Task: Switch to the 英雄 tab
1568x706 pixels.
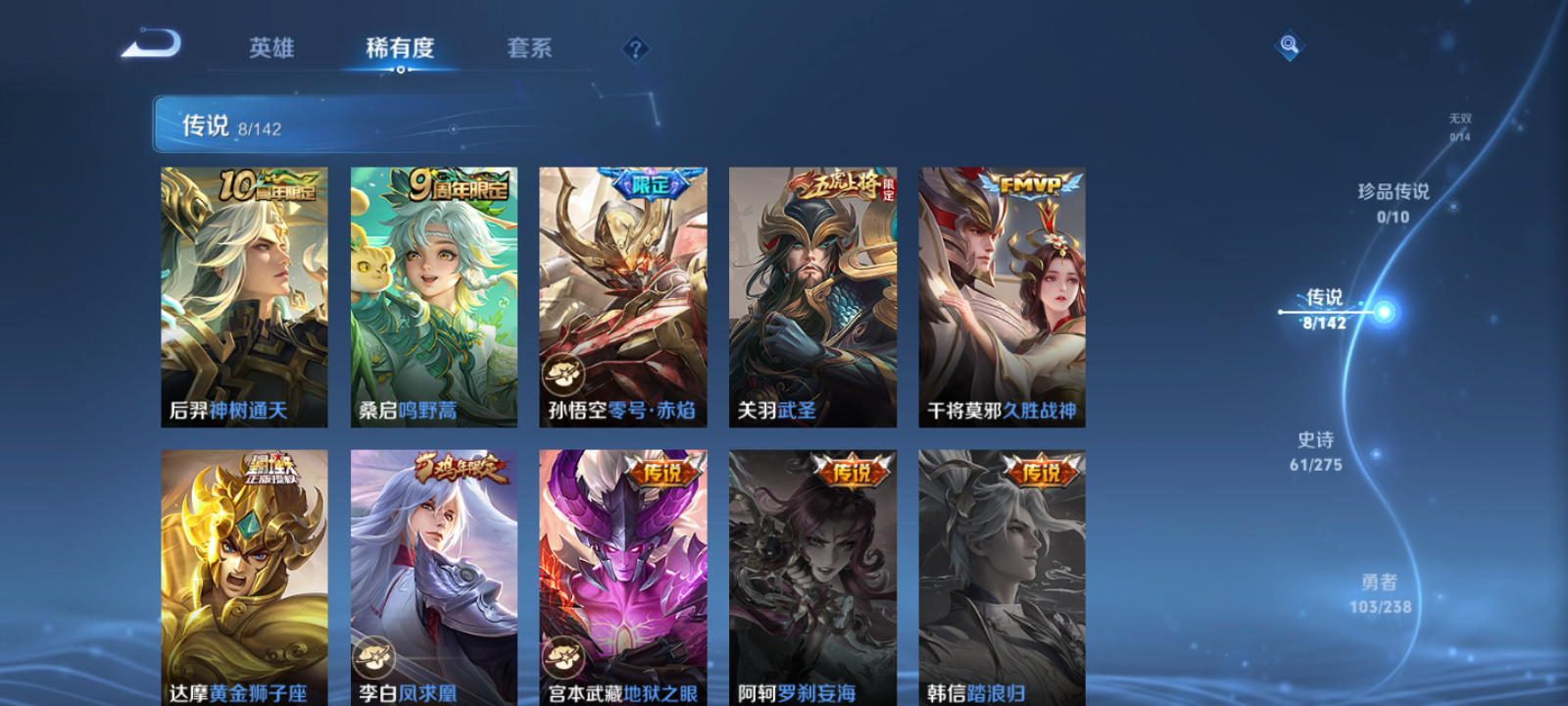Action: 271,48
